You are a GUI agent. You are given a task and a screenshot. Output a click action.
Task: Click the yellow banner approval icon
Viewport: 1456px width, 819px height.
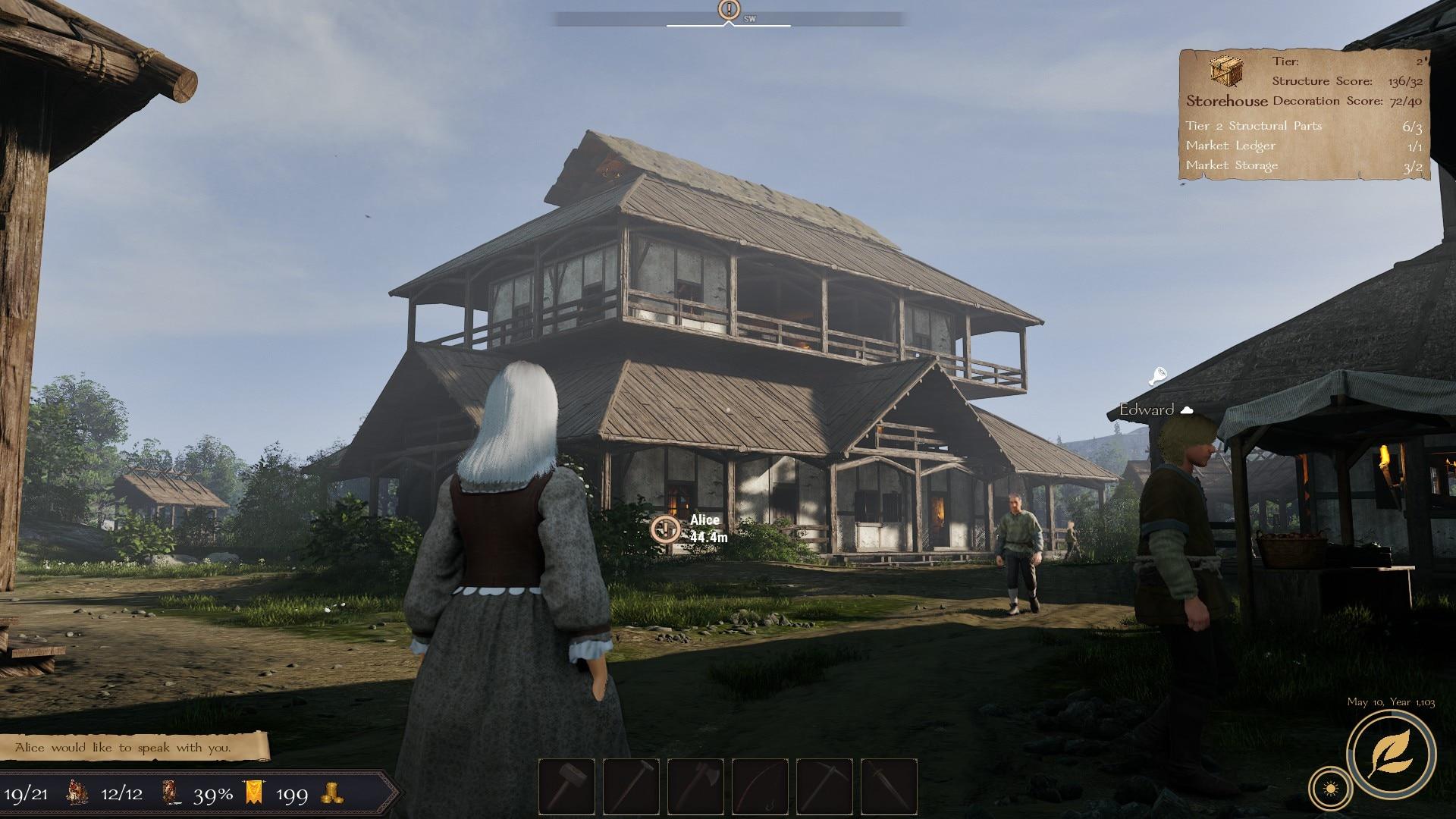coord(256,793)
